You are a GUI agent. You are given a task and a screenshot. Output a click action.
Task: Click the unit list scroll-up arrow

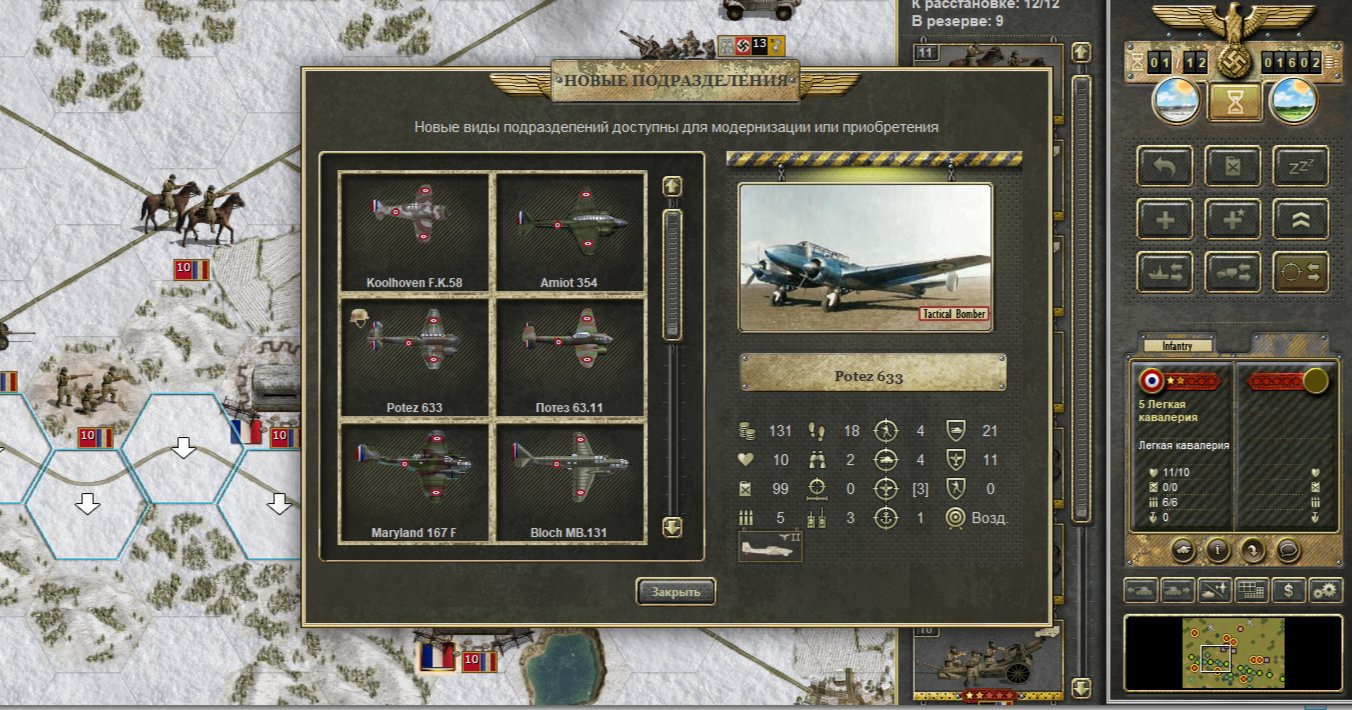(x=672, y=186)
